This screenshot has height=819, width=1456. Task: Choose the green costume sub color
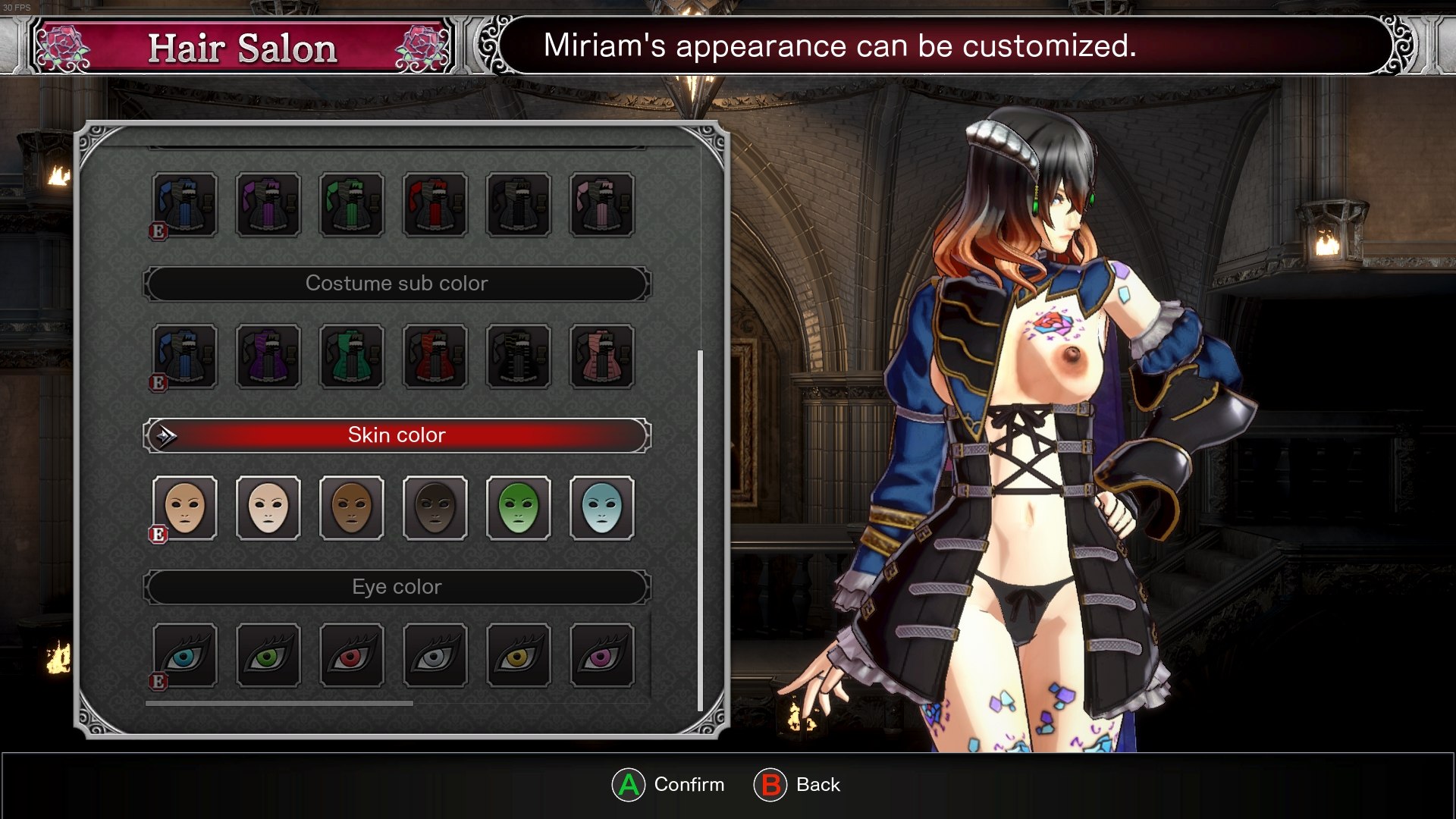click(x=352, y=356)
